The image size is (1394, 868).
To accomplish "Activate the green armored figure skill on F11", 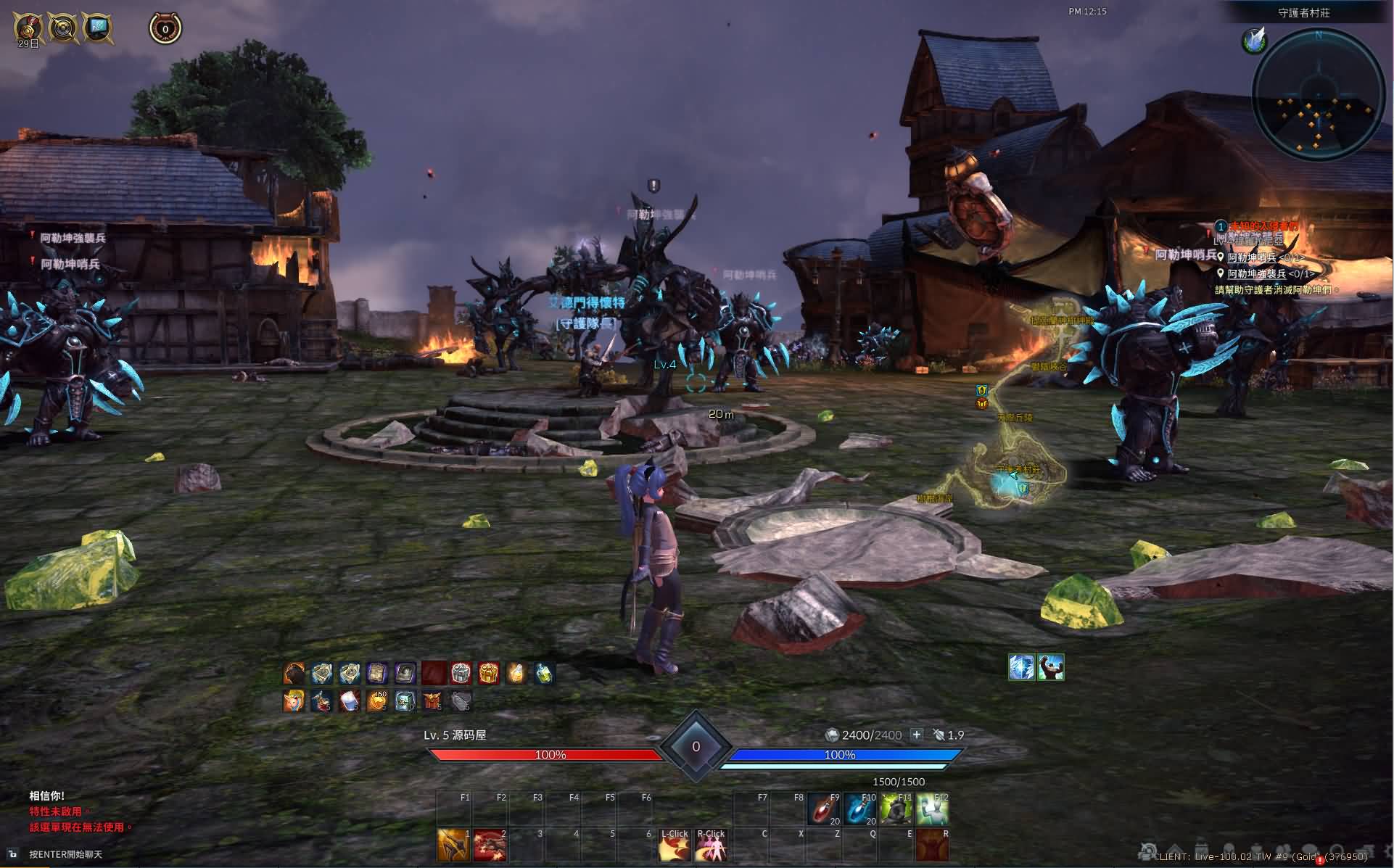I will click(x=895, y=809).
